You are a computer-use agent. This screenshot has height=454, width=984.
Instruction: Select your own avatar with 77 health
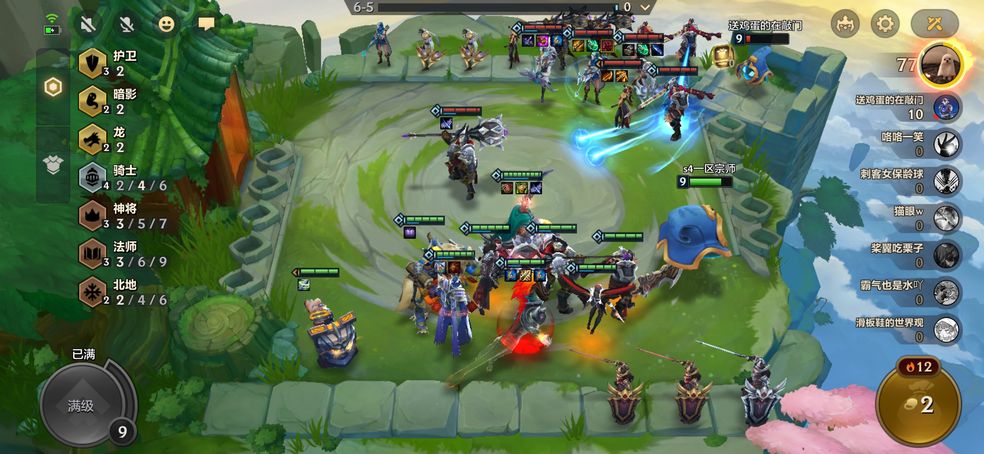[x=940, y=62]
